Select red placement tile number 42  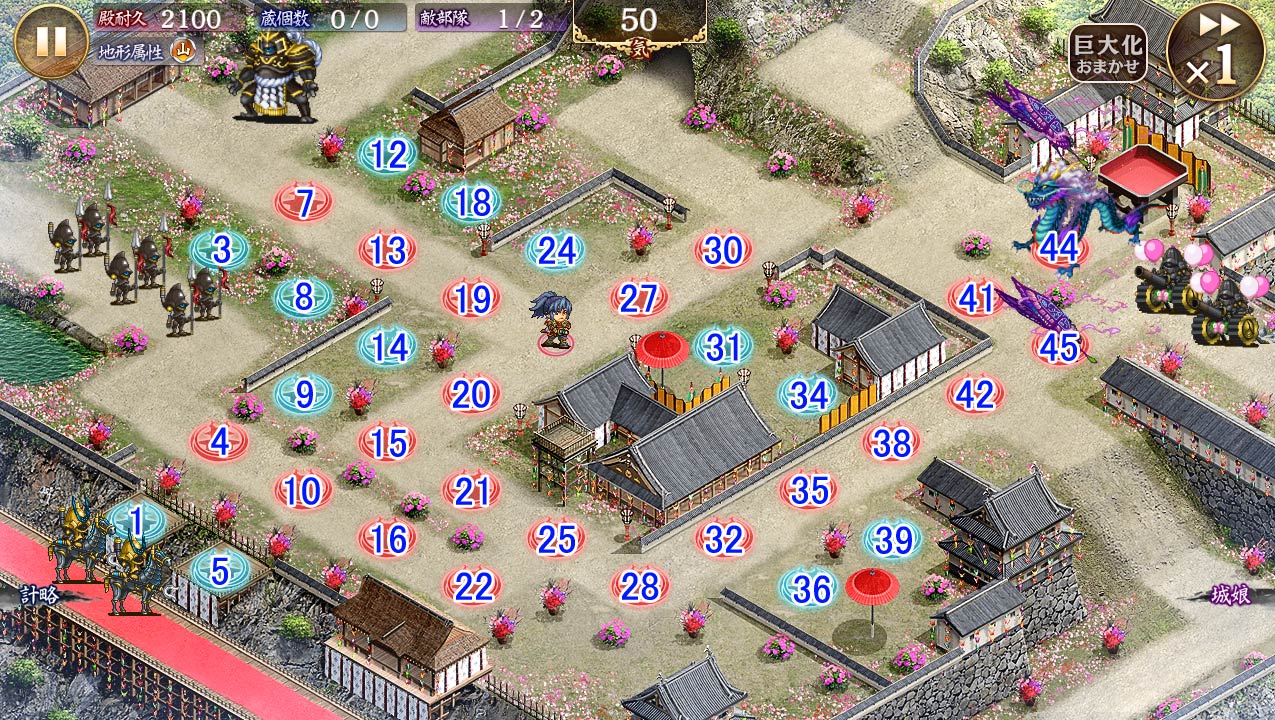[x=975, y=394]
